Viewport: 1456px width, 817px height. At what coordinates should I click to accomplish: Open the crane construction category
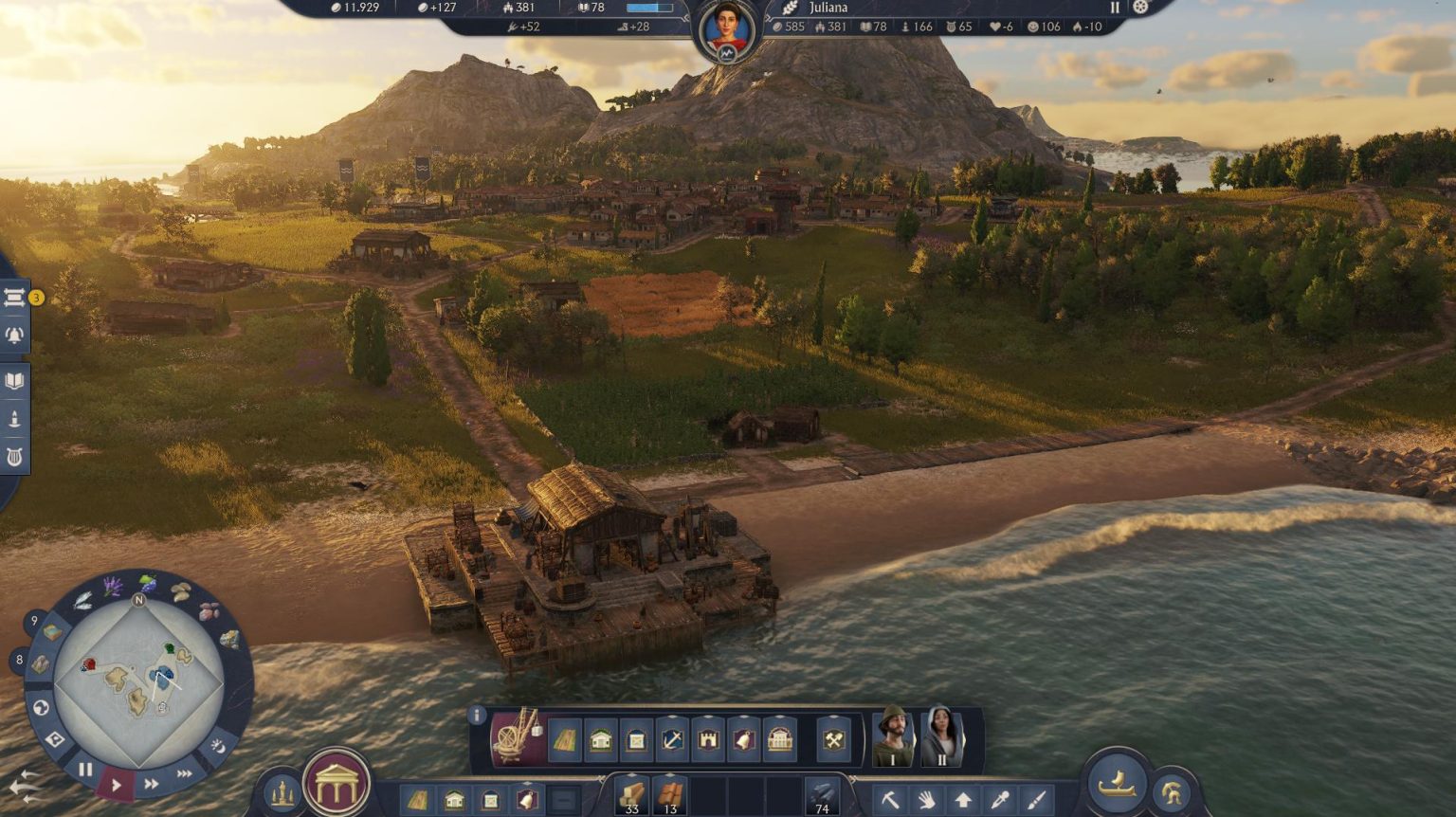coord(518,737)
